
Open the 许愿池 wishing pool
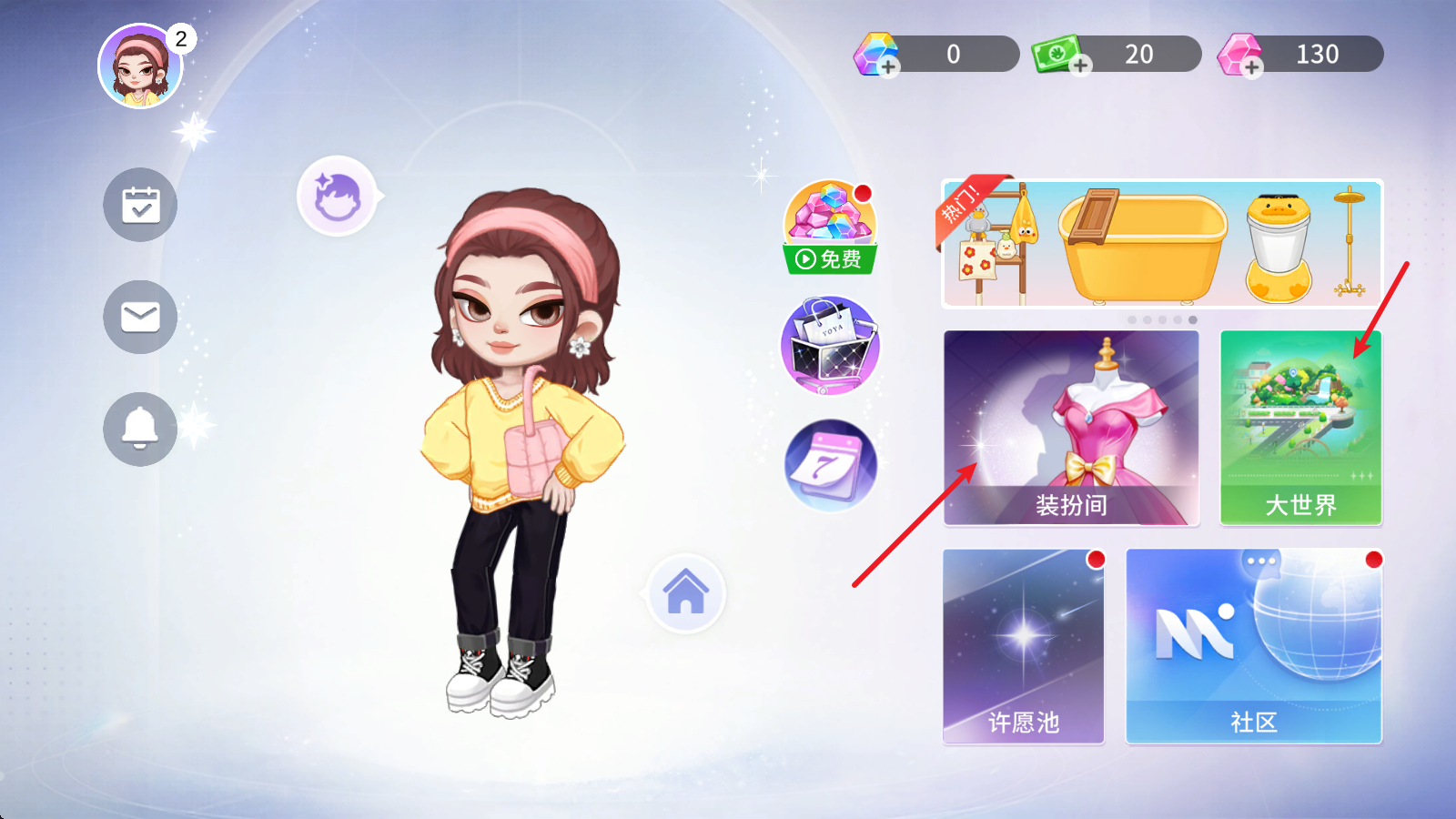click(x=1023, y=646)
